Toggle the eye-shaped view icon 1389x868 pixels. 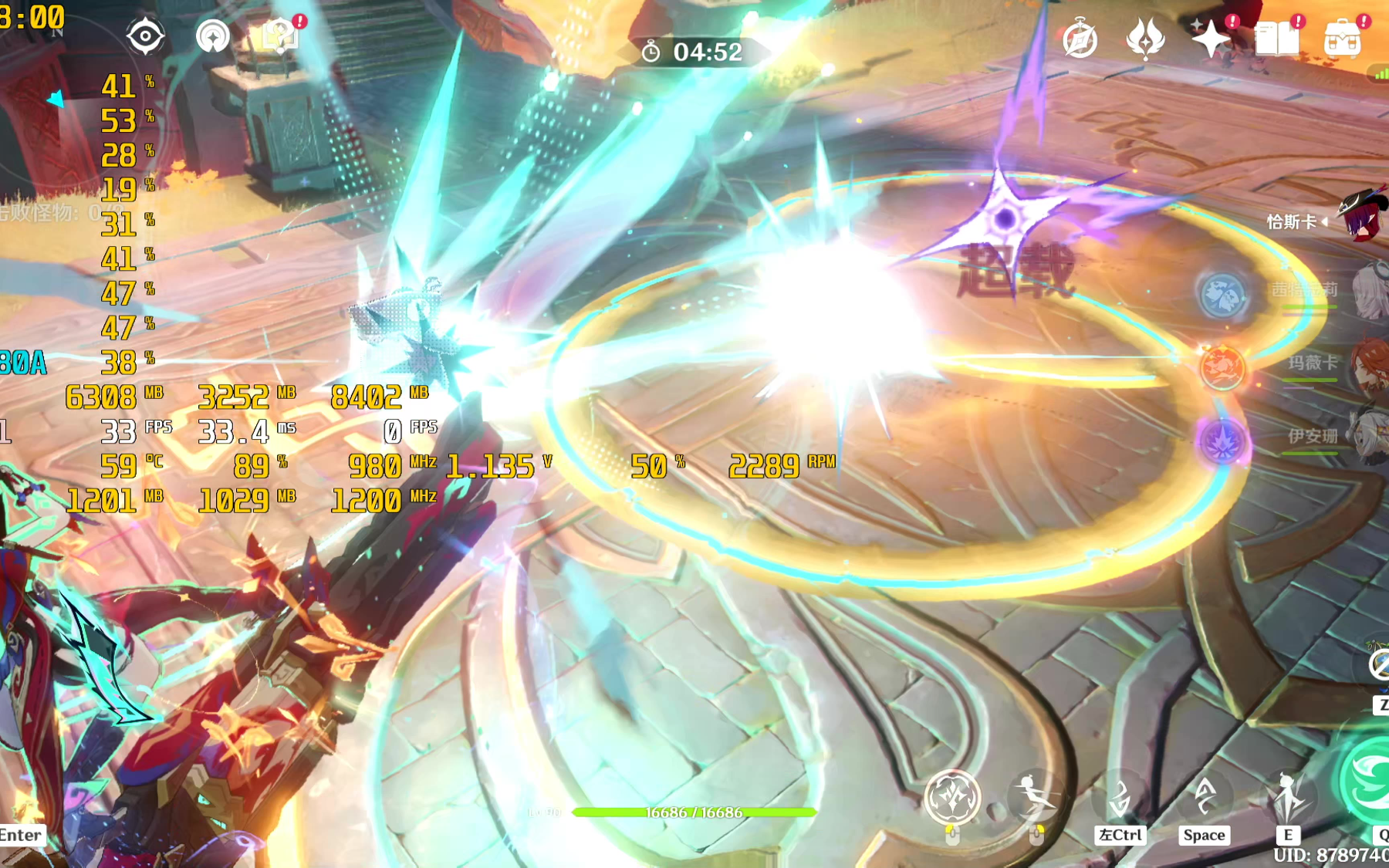pos(145,36)
